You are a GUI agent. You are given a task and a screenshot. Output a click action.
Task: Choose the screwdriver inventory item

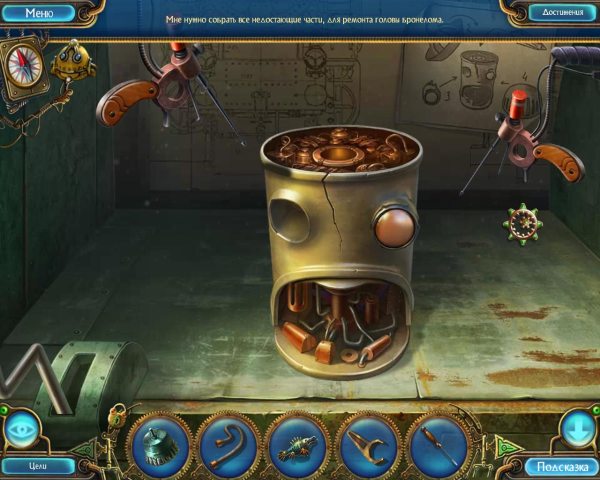[x=436, y=443]
